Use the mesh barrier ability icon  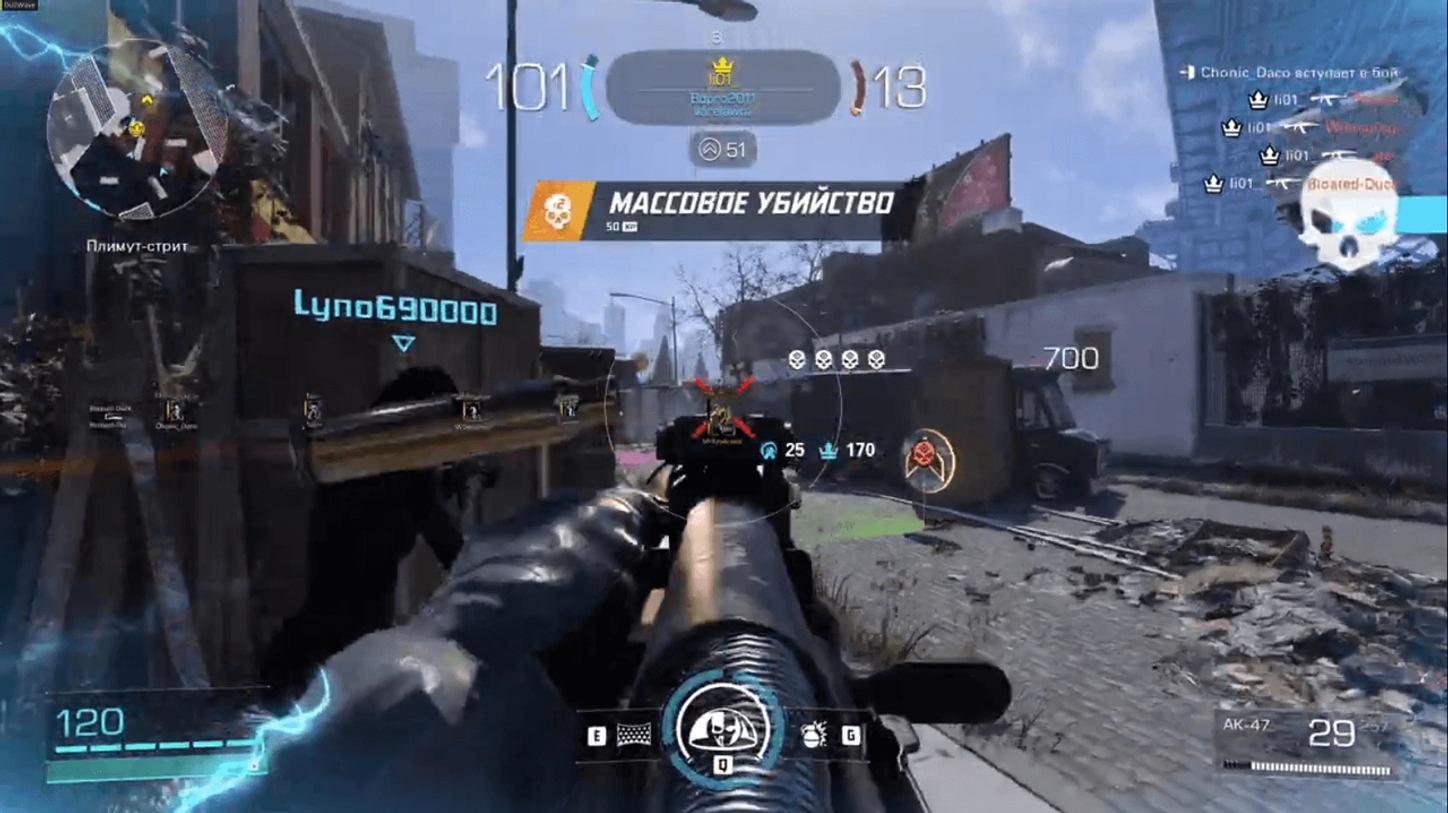click(x=634, y=736)
